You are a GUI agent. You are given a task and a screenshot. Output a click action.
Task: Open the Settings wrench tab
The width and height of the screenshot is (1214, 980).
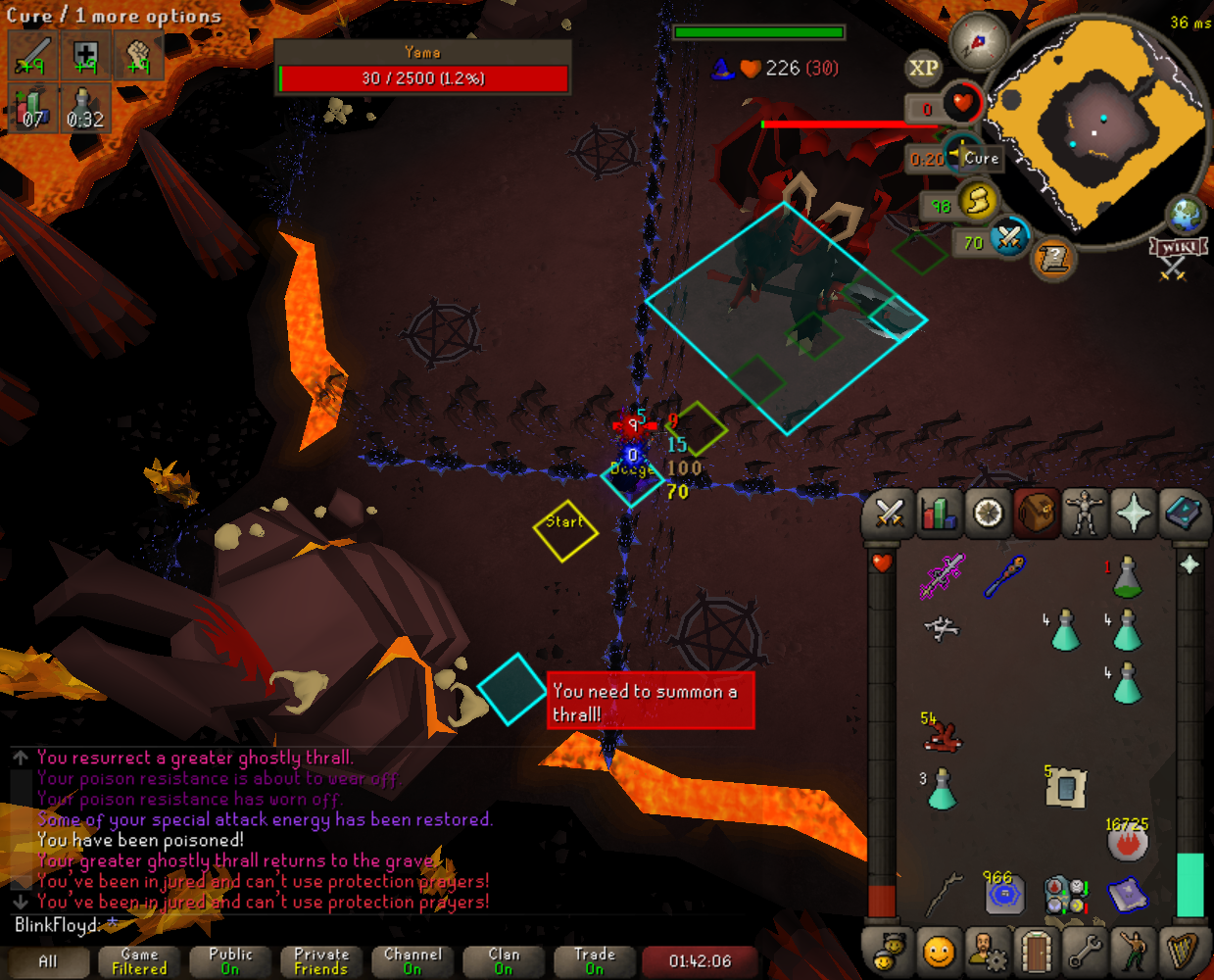(x=1085, y=950)
